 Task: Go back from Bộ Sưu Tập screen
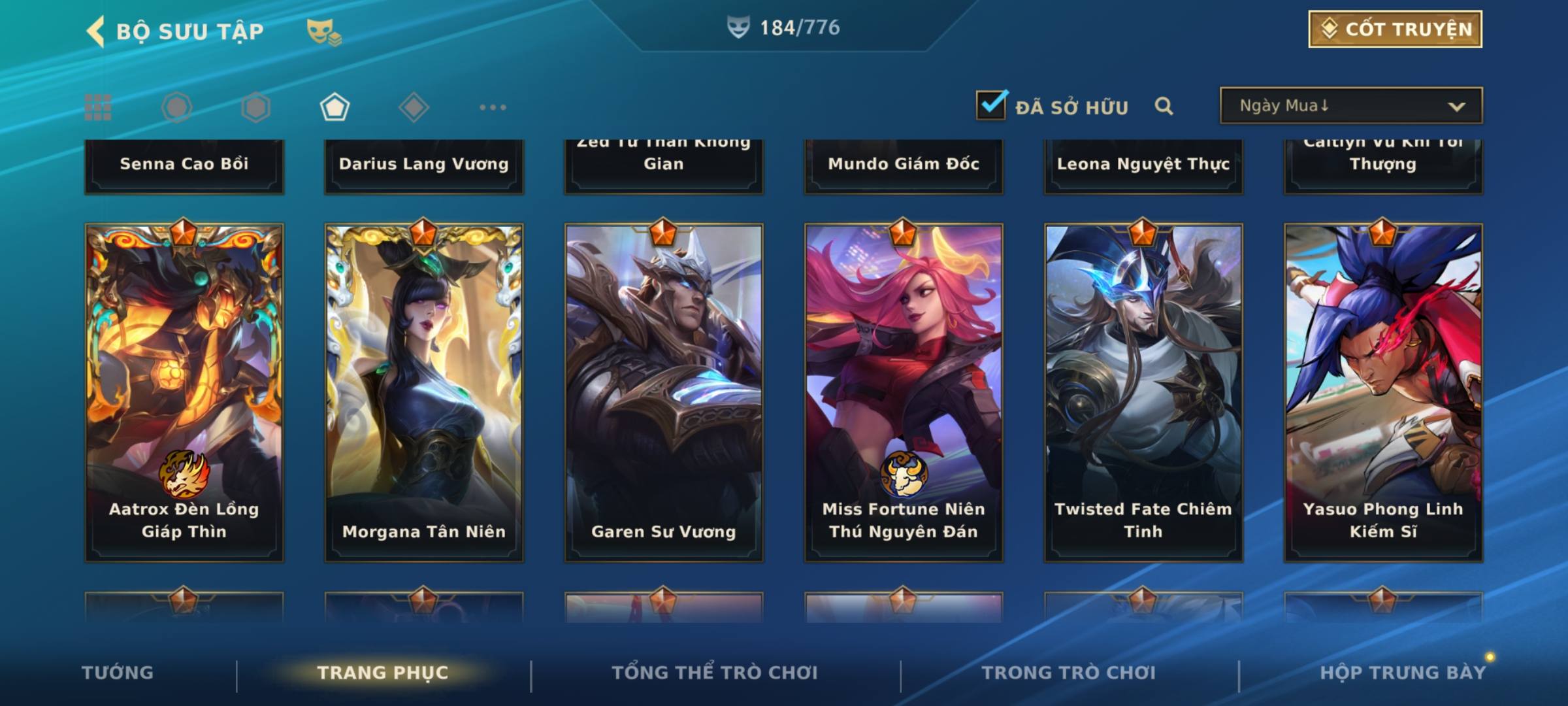[x=95, y=31]
